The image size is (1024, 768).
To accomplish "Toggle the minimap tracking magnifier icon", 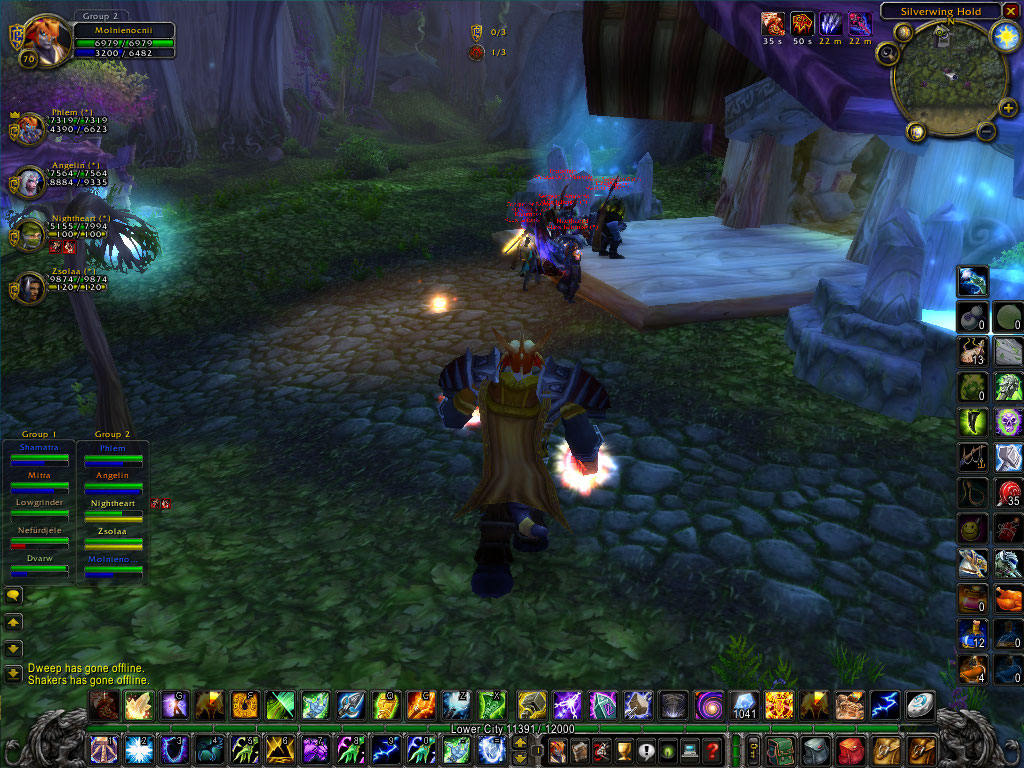I will coord(886,55).
